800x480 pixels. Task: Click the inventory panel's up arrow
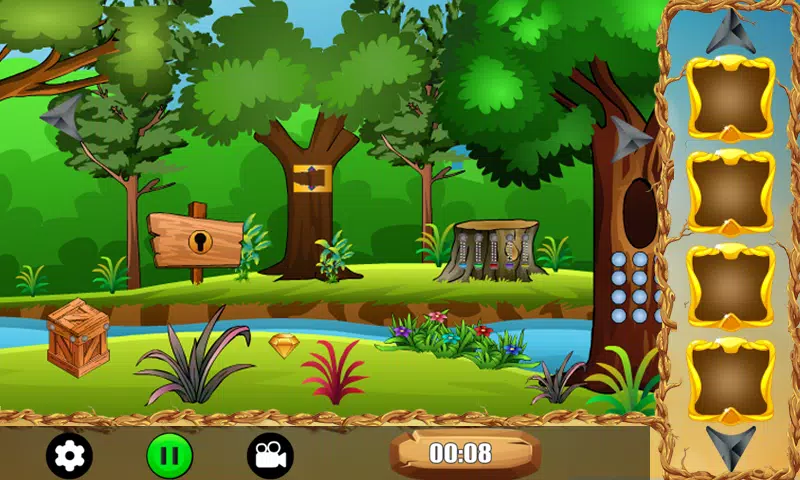[x=730, y=30]
